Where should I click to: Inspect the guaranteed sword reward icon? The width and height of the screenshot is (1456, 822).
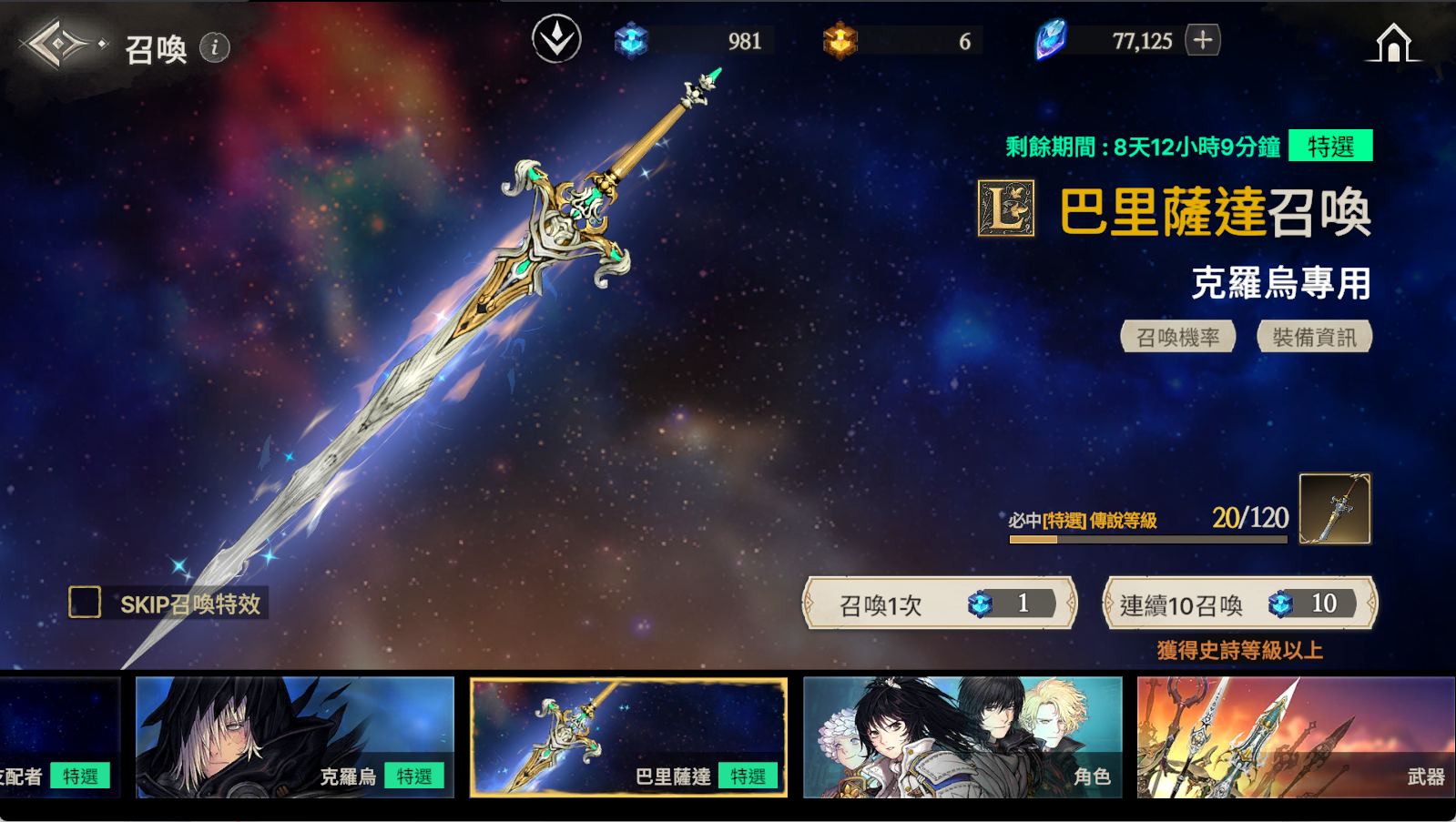1334,509
